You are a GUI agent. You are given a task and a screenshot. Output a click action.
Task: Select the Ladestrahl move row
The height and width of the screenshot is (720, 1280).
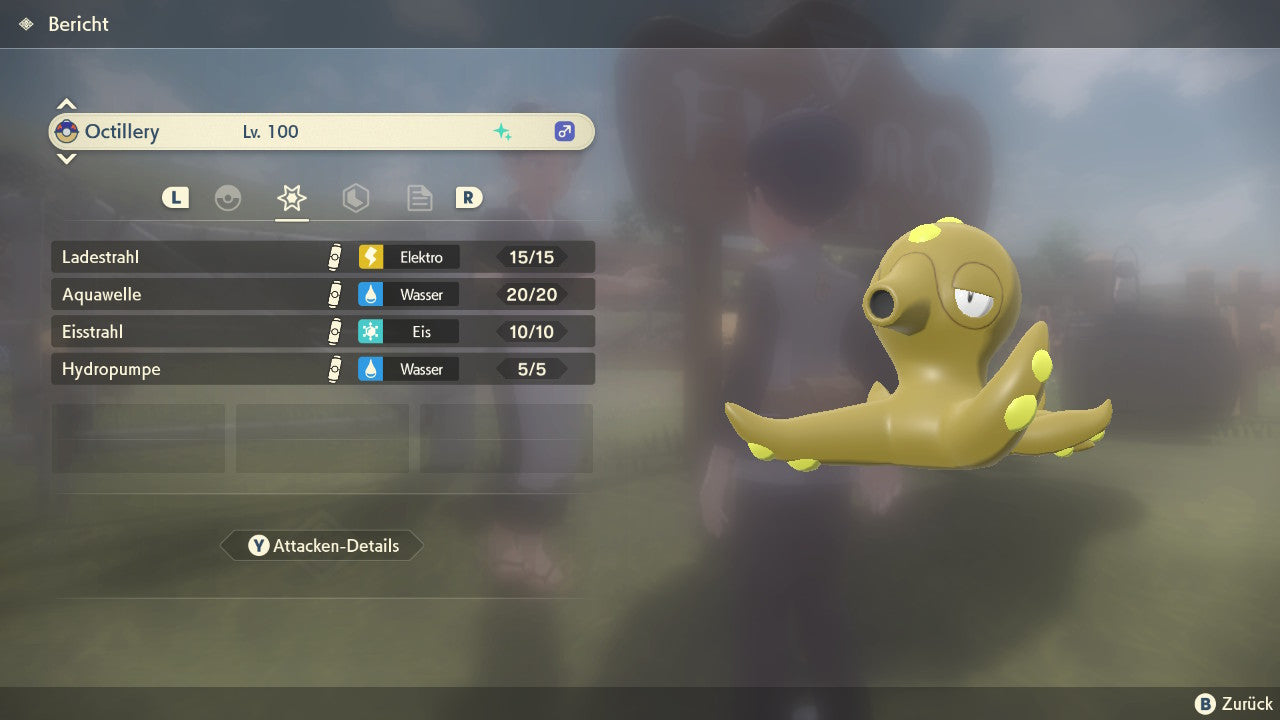pyautogui.click(x=322, y=257)
